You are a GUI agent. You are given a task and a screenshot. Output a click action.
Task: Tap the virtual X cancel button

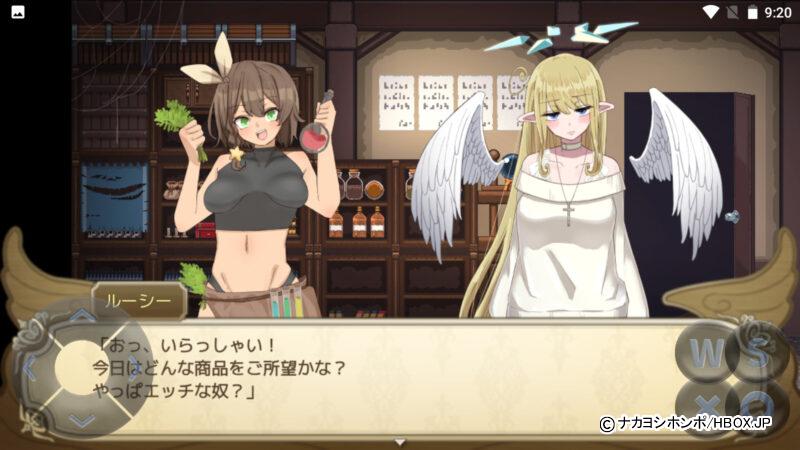[x=706, y=405]
